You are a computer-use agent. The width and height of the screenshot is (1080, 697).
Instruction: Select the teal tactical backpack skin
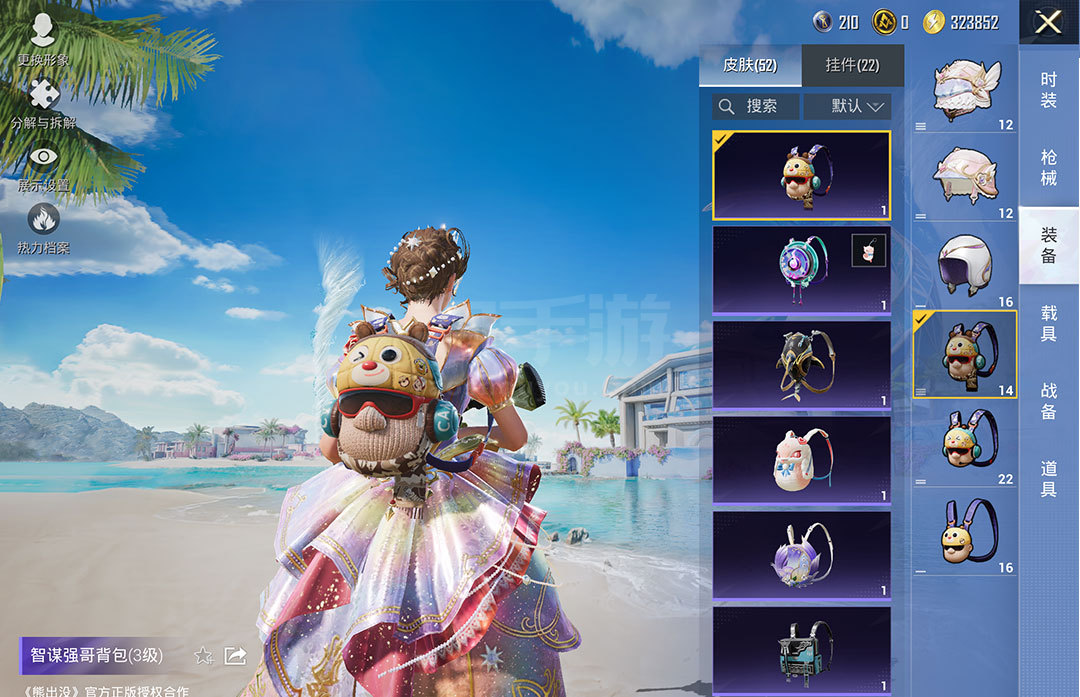pyautogui.click(x=801, y=648)
